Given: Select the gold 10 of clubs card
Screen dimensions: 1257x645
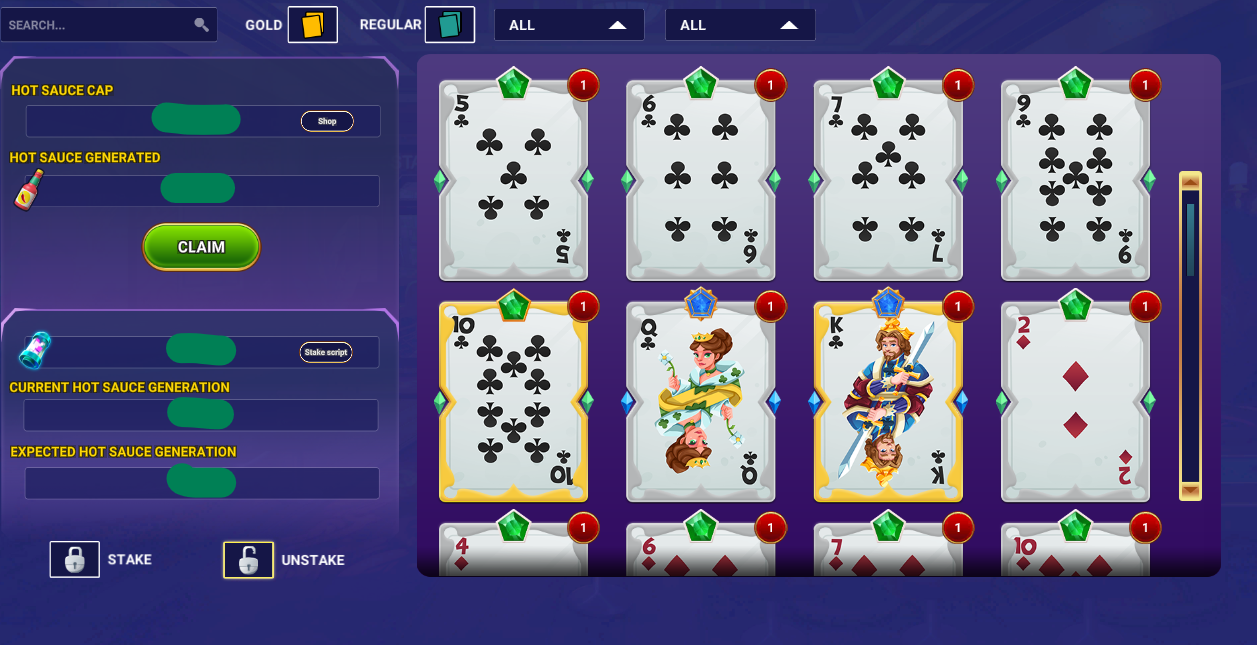Looking at the screenshot, I should click(513, 402).
